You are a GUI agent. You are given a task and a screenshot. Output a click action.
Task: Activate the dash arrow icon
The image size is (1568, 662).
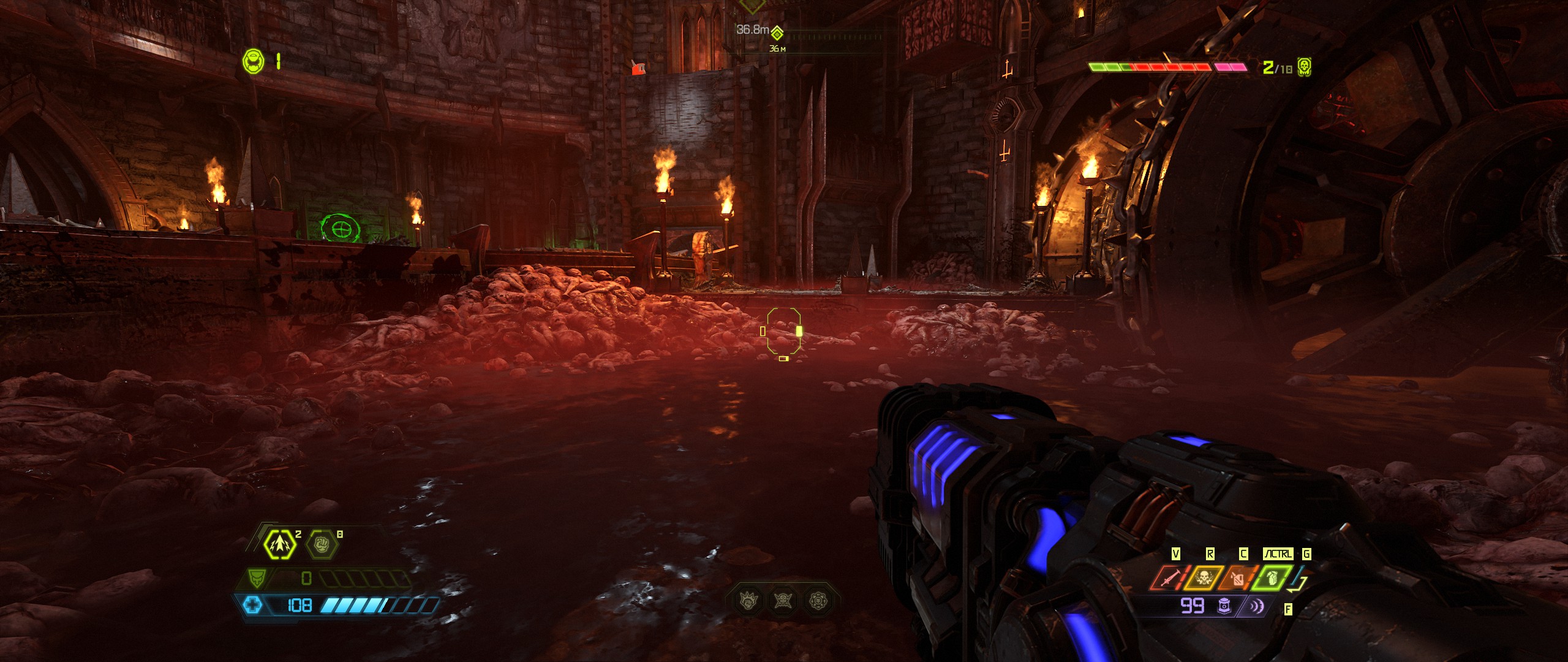[280, 544]
